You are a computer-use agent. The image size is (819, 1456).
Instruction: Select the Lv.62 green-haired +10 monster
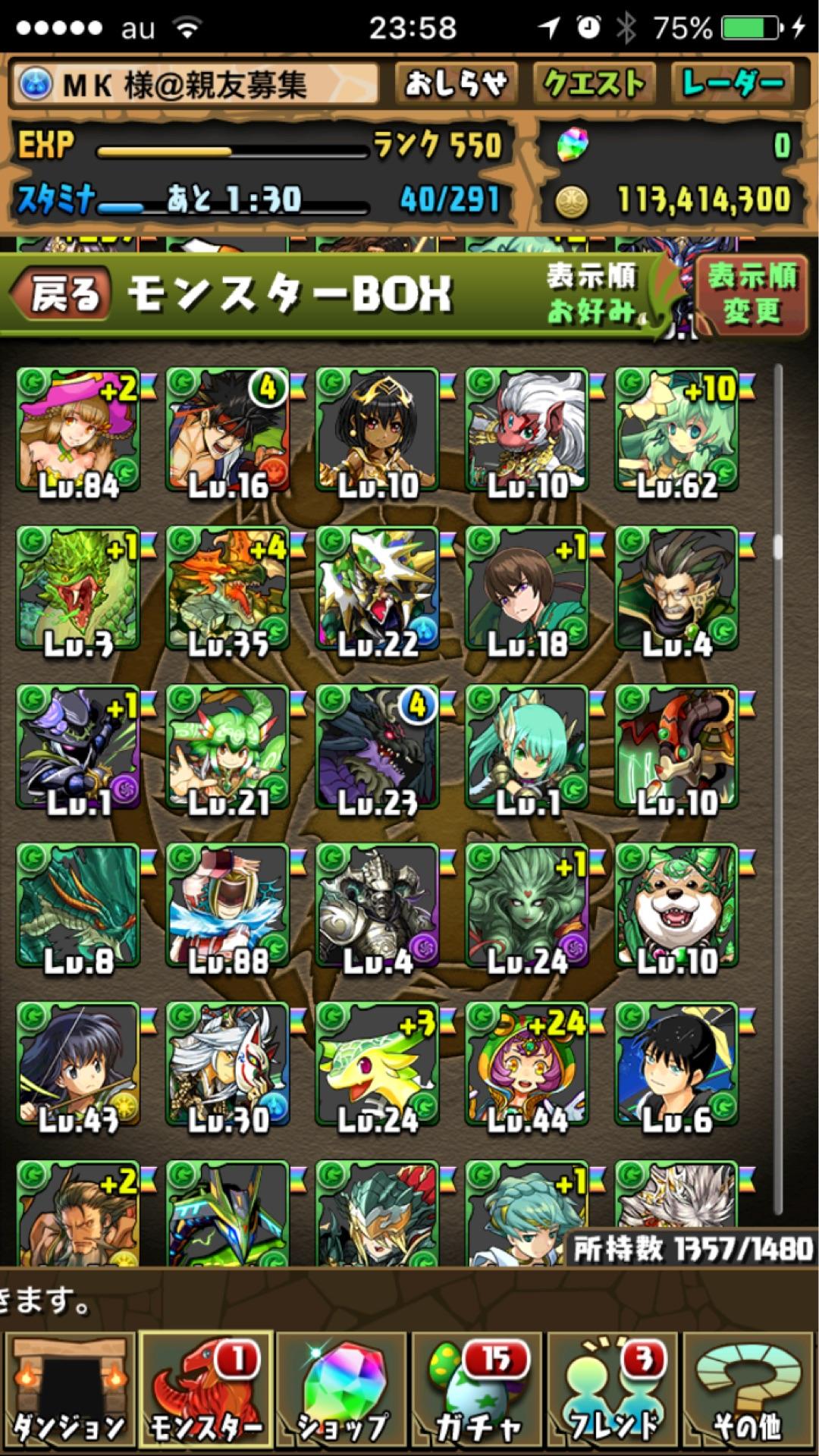pos(676,431)
